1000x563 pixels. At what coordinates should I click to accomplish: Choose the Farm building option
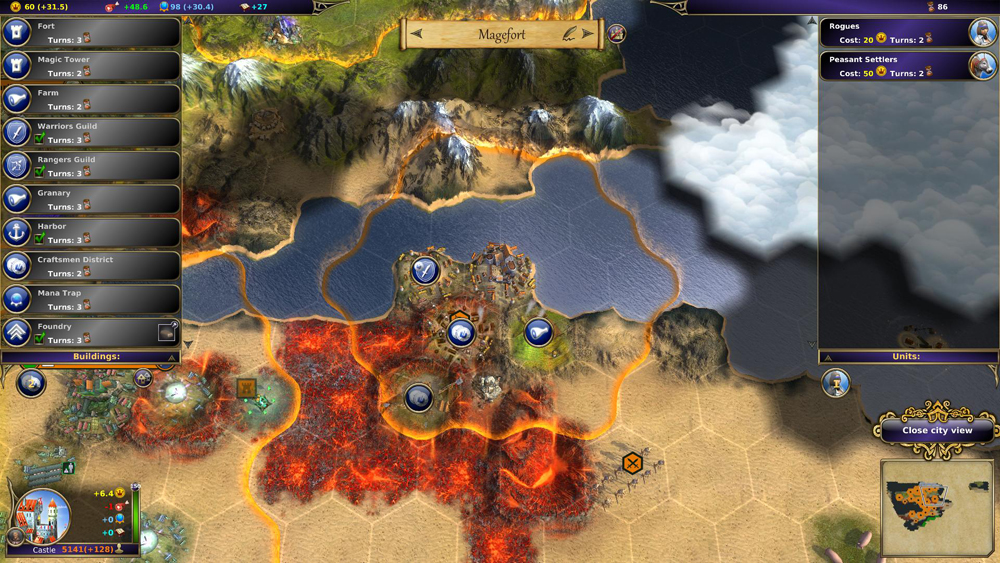90,99
